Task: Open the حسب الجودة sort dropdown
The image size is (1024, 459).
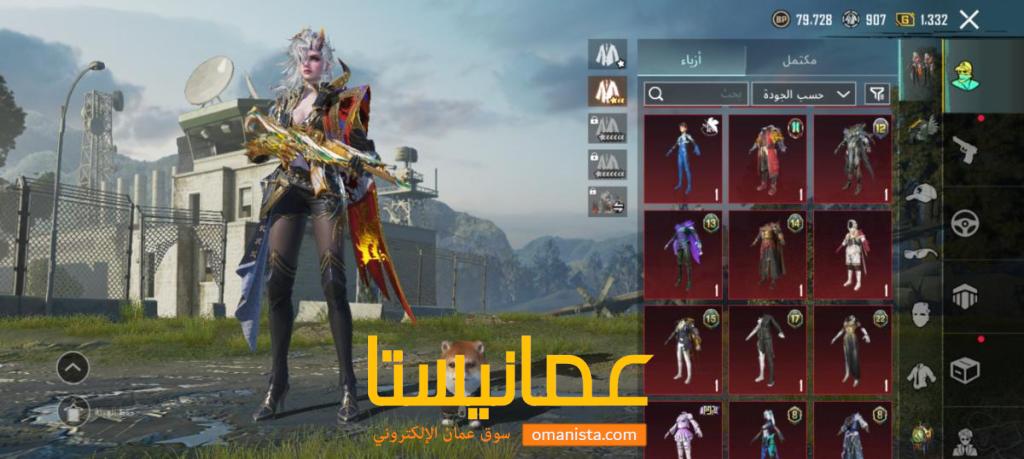Action: [803, 94]
